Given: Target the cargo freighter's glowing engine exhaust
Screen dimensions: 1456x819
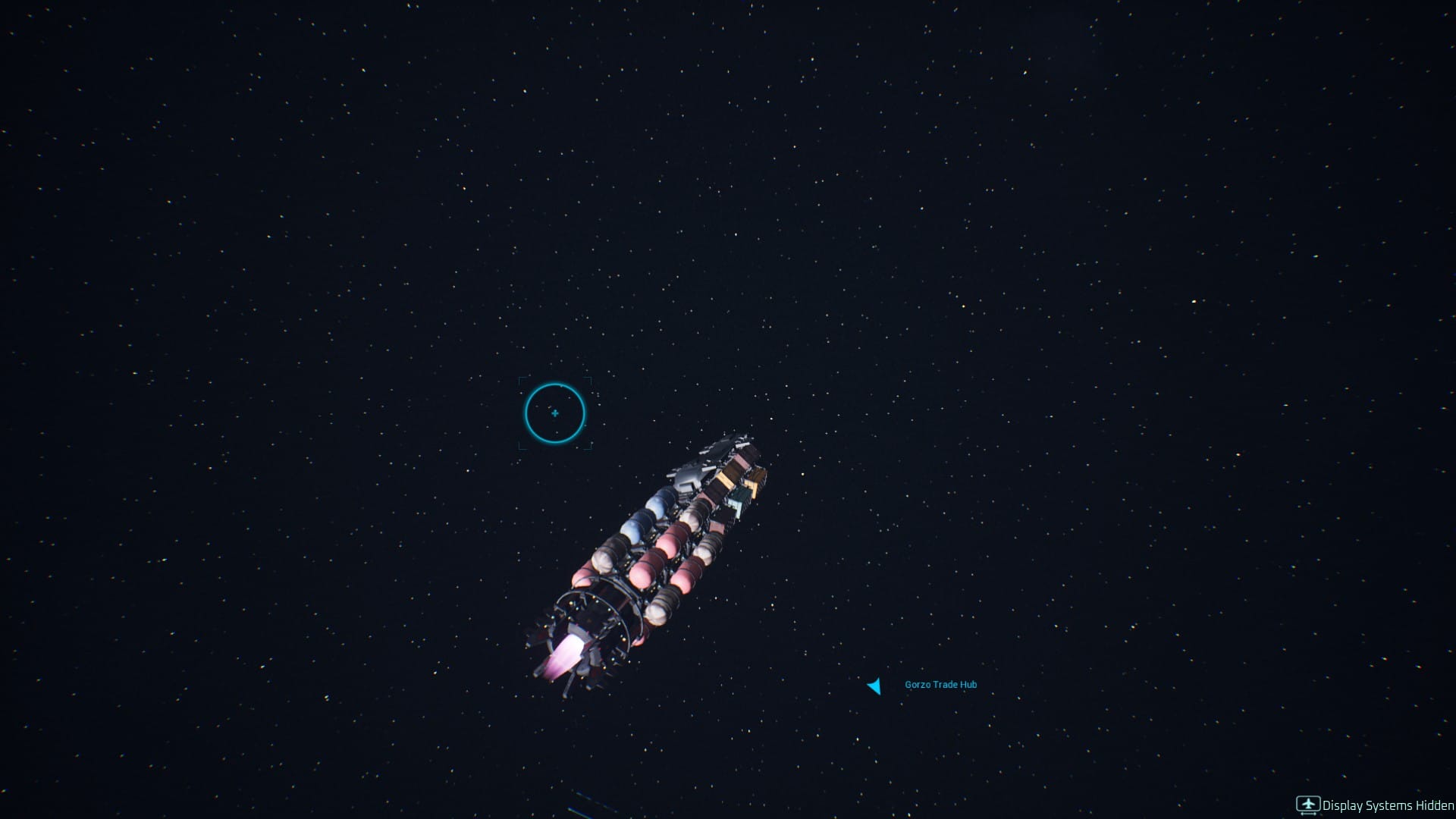Looking at the screenshot, I should (565, 654).
